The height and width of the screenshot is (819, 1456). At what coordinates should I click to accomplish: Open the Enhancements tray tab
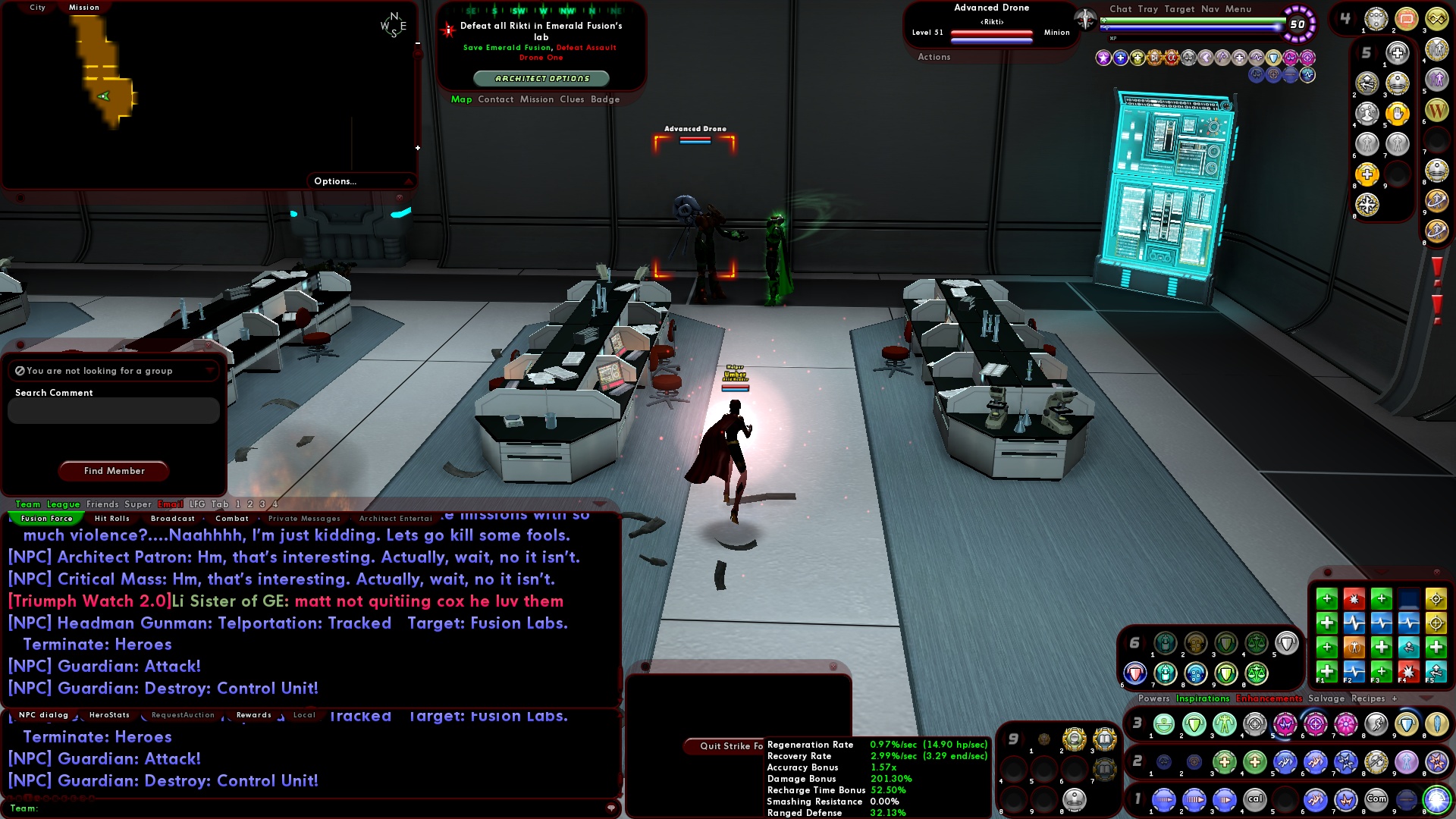(x=1269, y=698)
